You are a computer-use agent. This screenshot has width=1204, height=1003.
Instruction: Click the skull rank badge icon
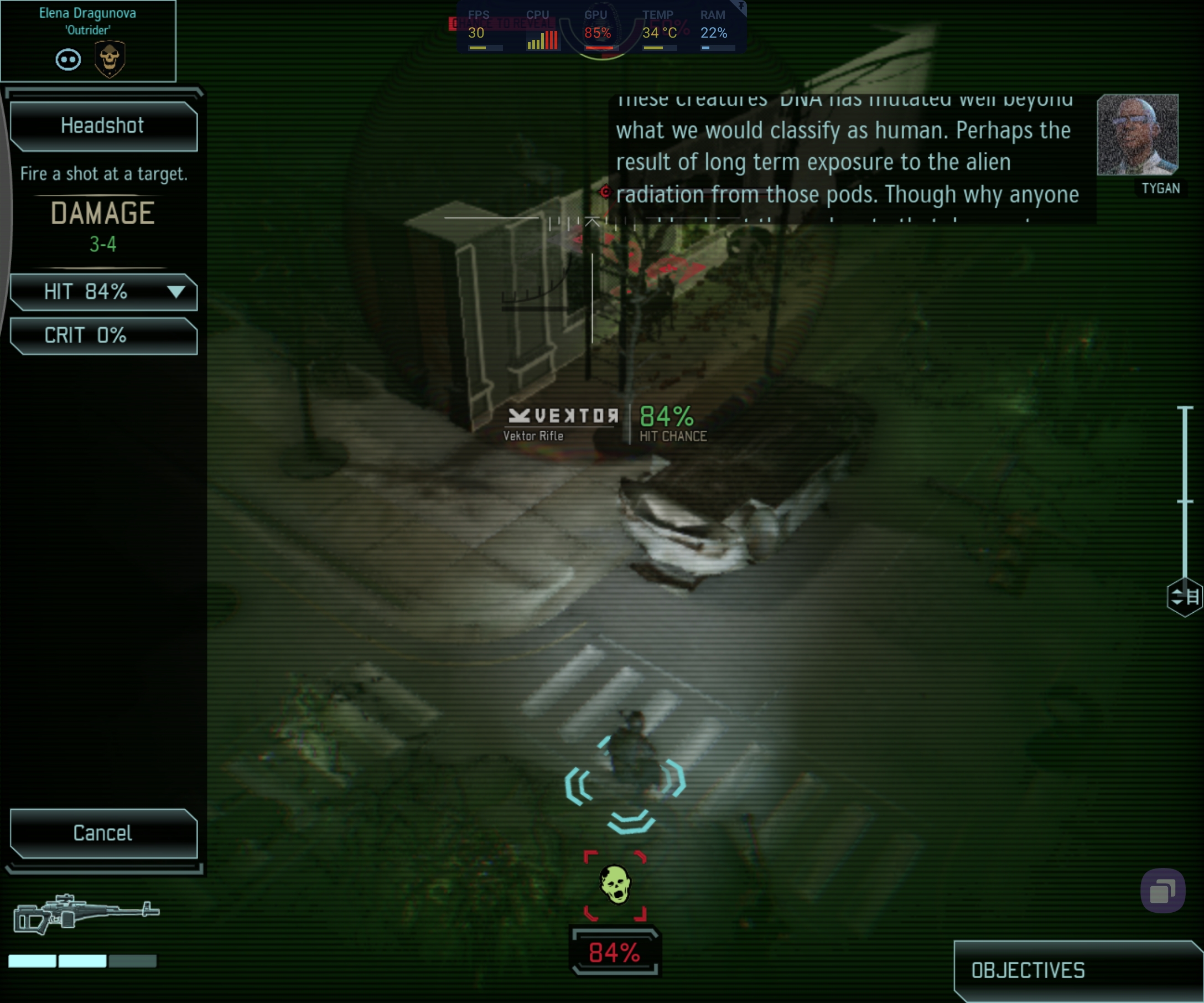click(x=110, y=59)
